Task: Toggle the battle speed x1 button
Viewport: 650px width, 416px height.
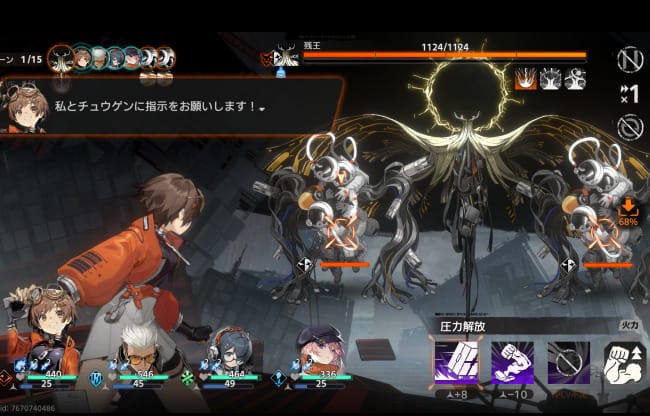Action: coord(629,94)
